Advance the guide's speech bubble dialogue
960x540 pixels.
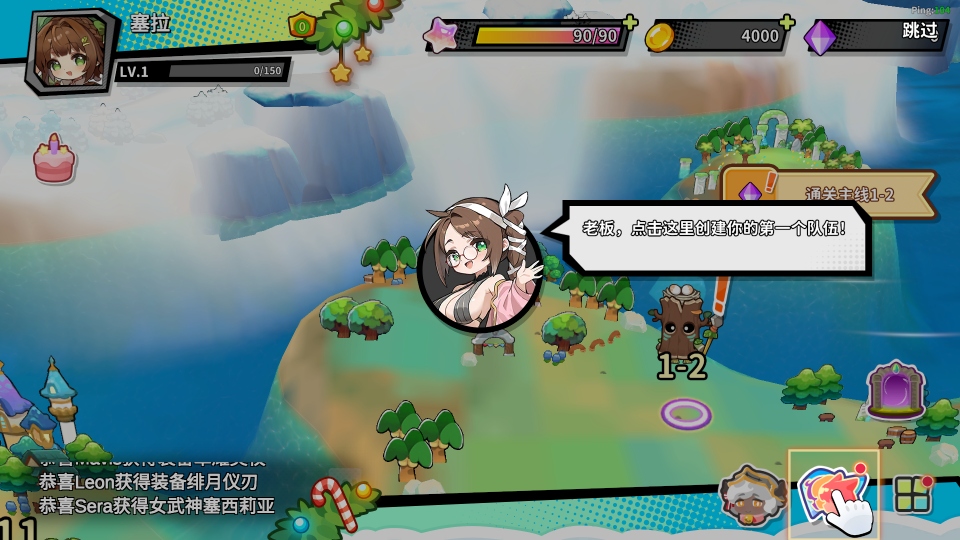tap(714, 230)
